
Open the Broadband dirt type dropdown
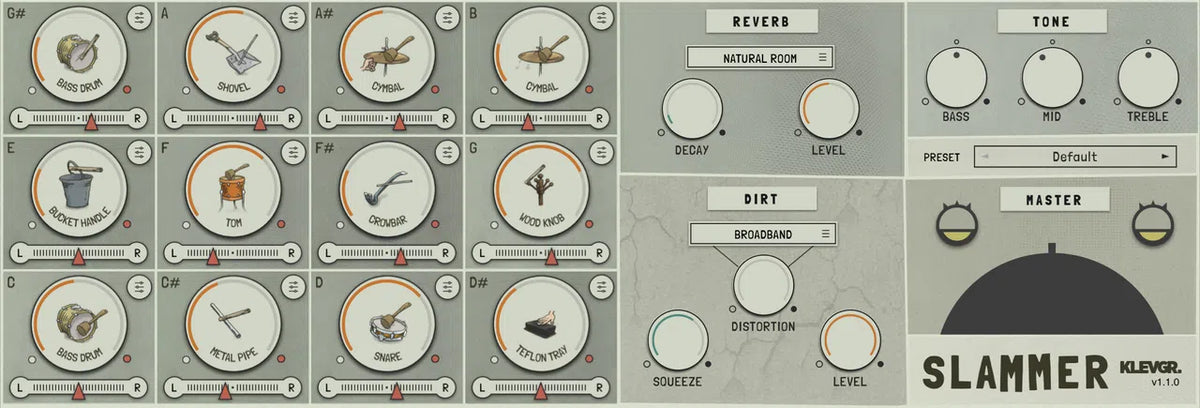pos(762,234)
